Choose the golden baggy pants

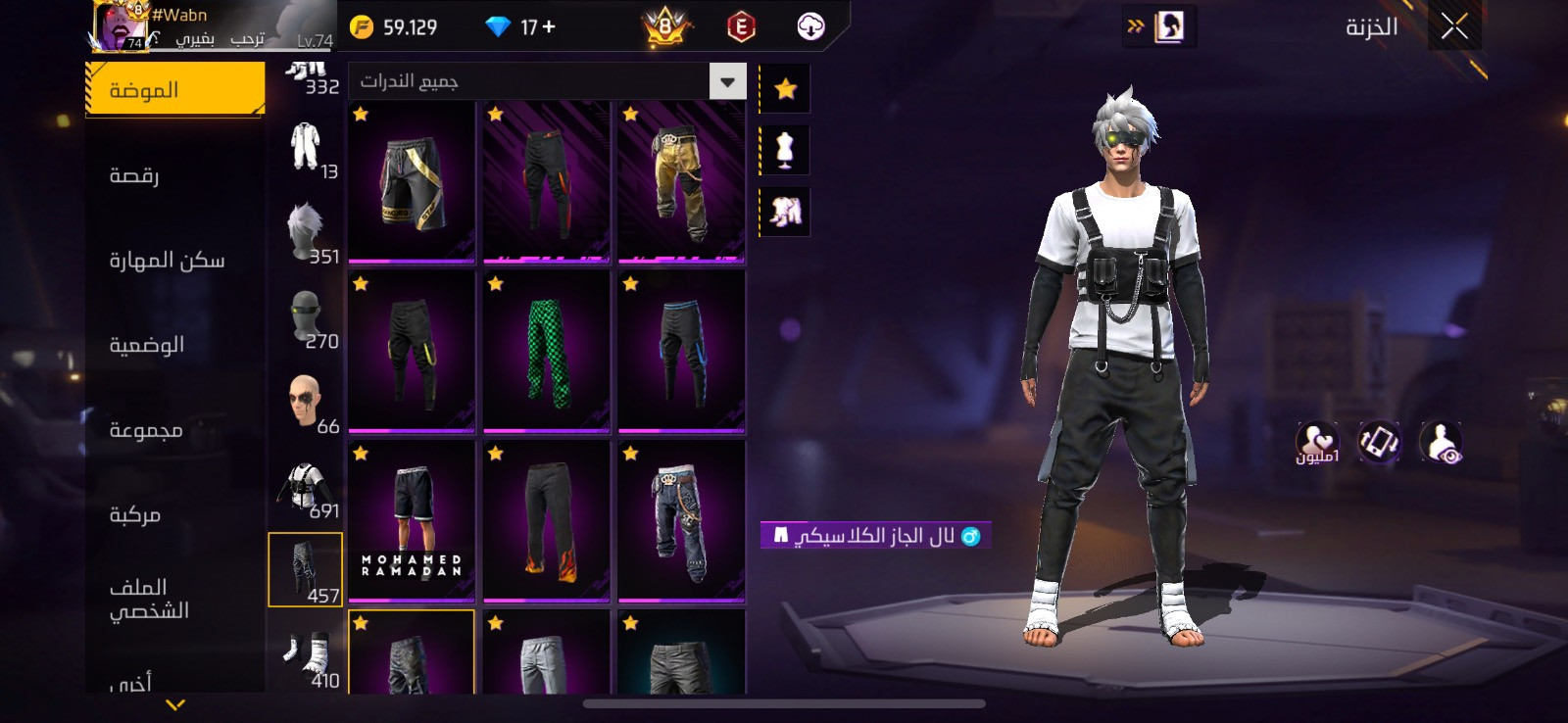(x=681, y=181)
